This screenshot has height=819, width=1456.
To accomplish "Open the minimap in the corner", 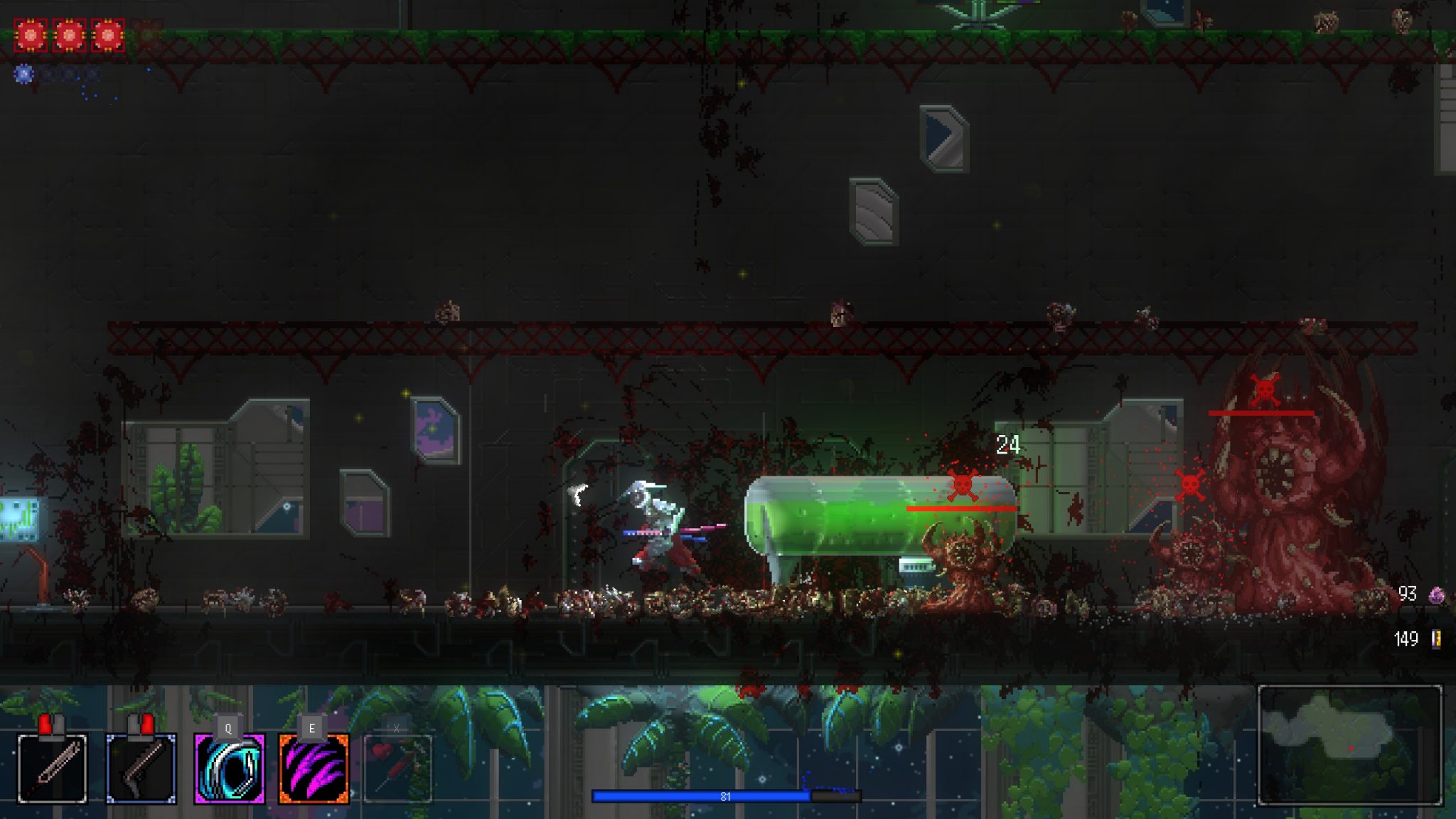I will tap(1349, 744).
